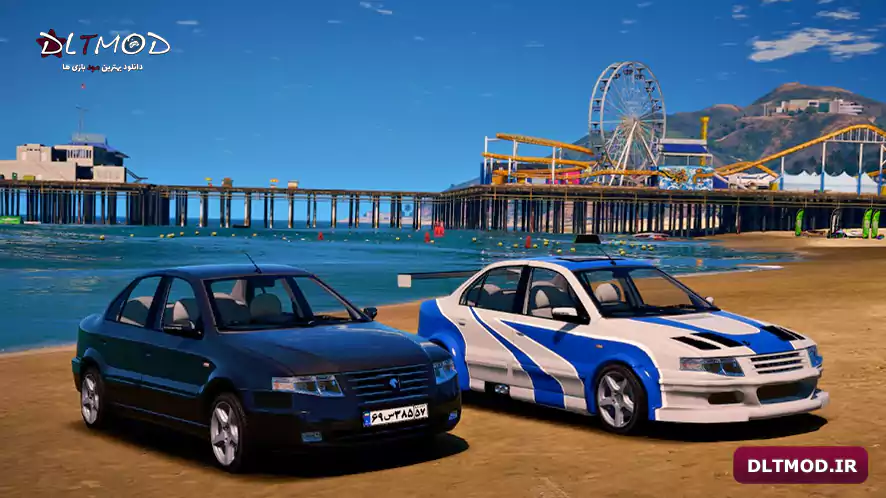Click the DLTMOD.IR website badge

point(800,465)
